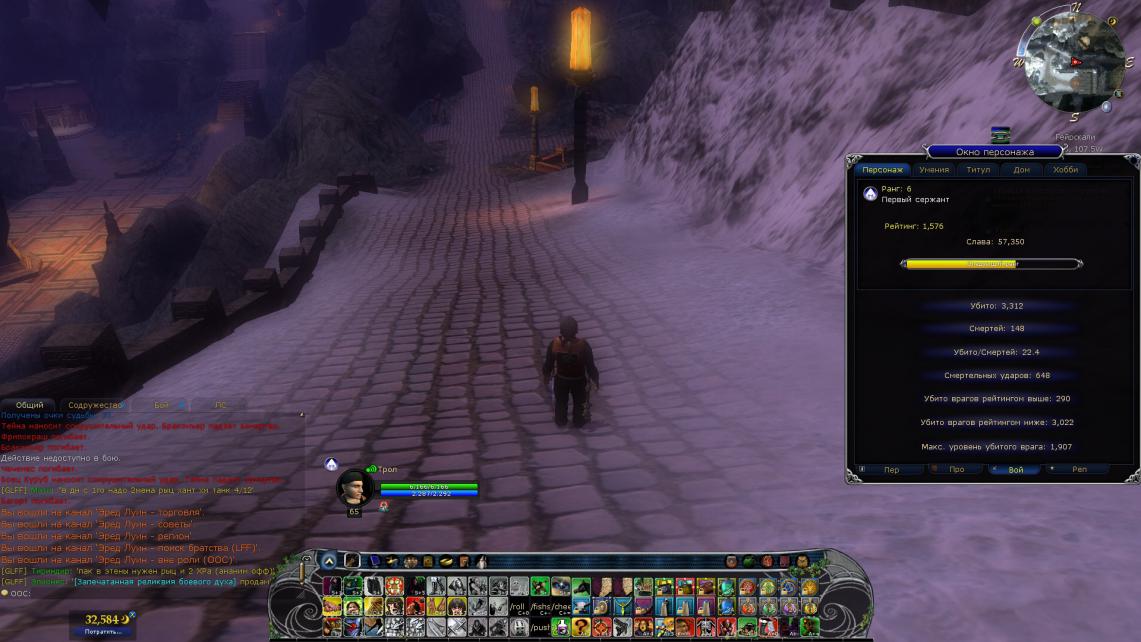
Task: Select the Дом tab
Action: tap(1021, 170)
